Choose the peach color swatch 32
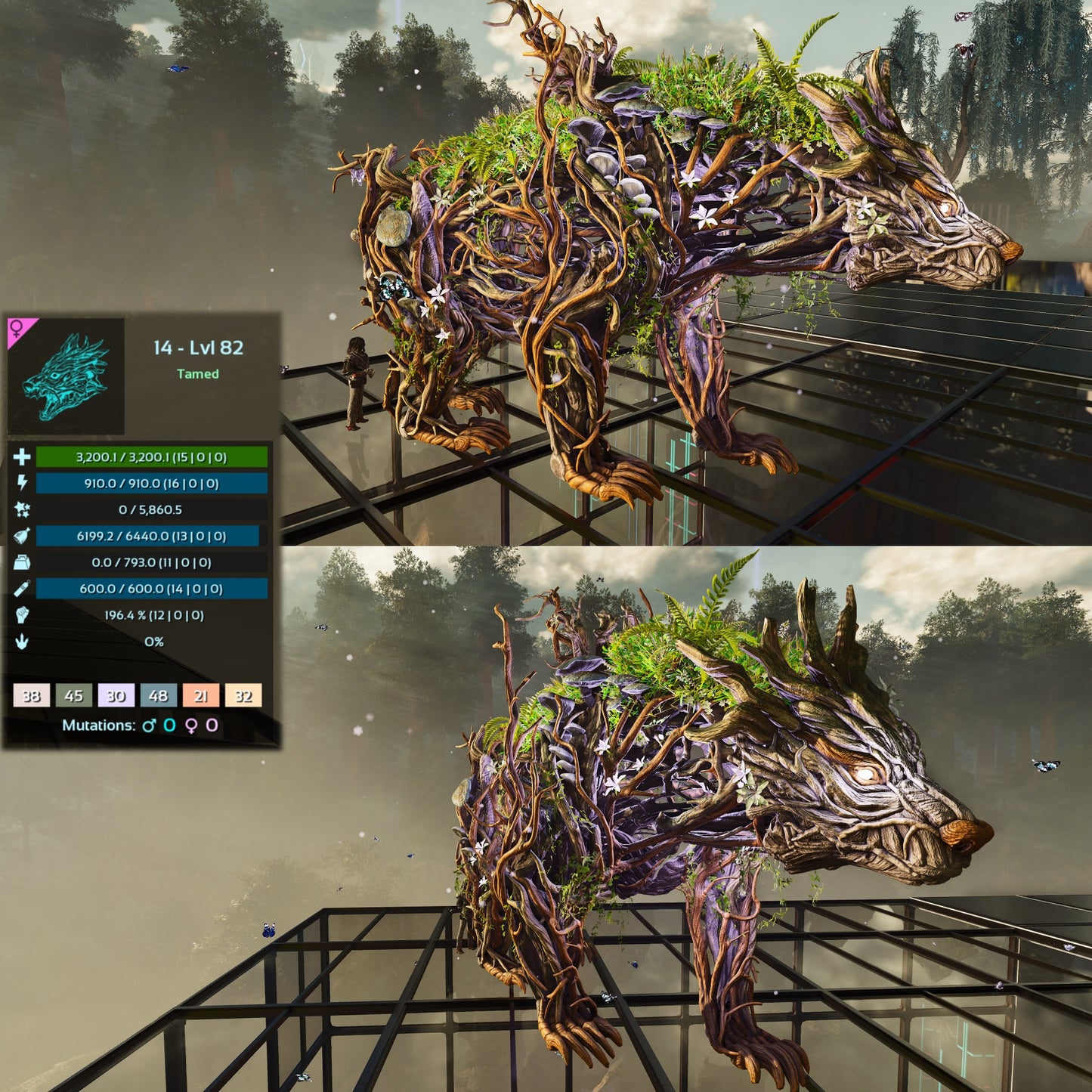The image size is (1092, 1092). pos(243,695)
